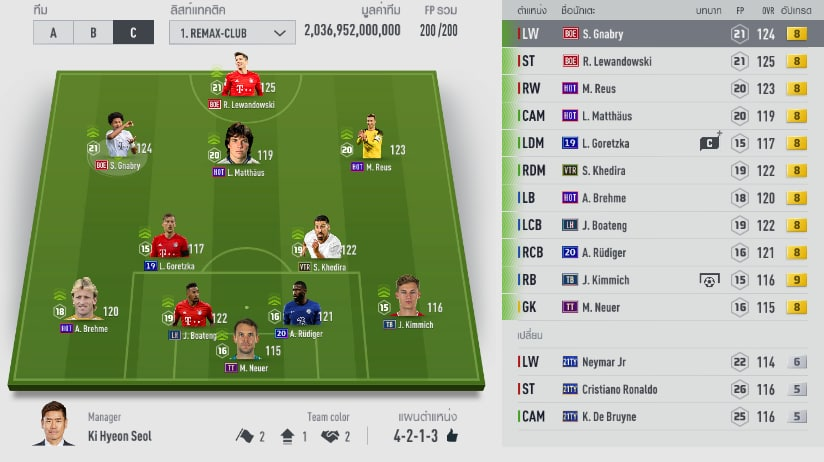Click the 4-2-1-3 formation thumbs-up icon

click(x=452, y=436)
